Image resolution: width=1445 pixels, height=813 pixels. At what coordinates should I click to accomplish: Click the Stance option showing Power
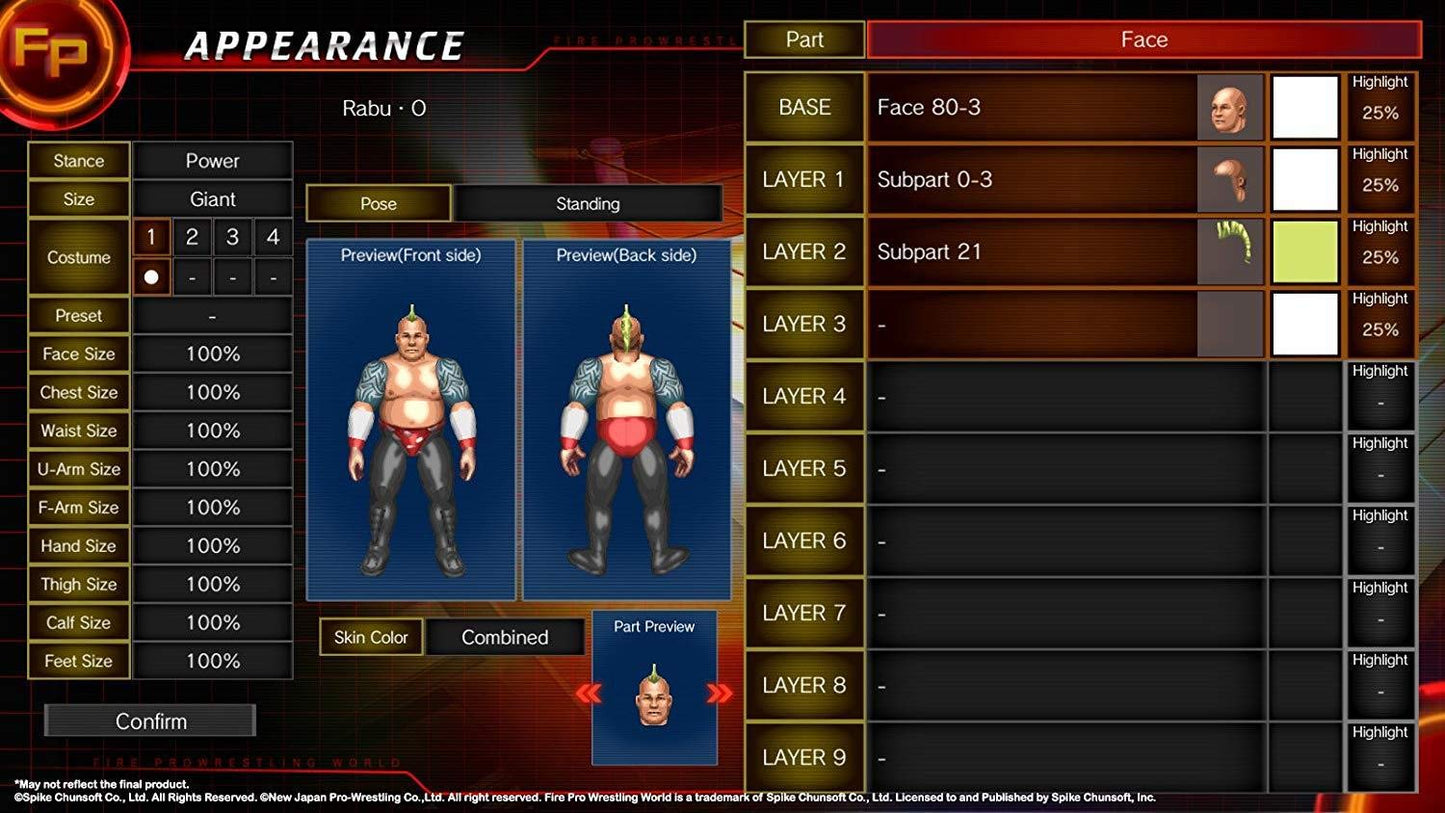click(x=213, y=160)
